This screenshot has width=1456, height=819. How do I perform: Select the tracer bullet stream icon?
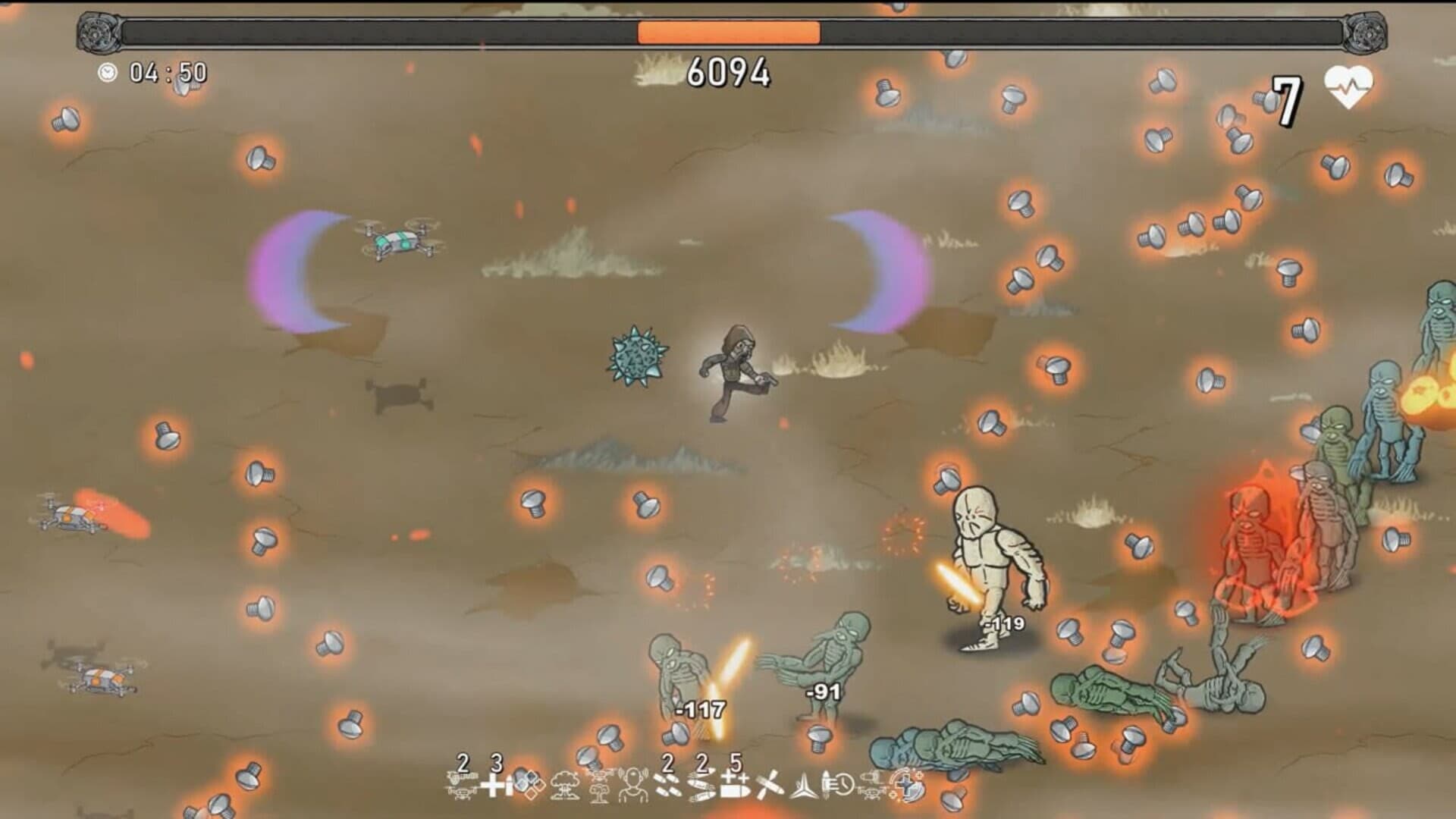(x=702, y=787)
